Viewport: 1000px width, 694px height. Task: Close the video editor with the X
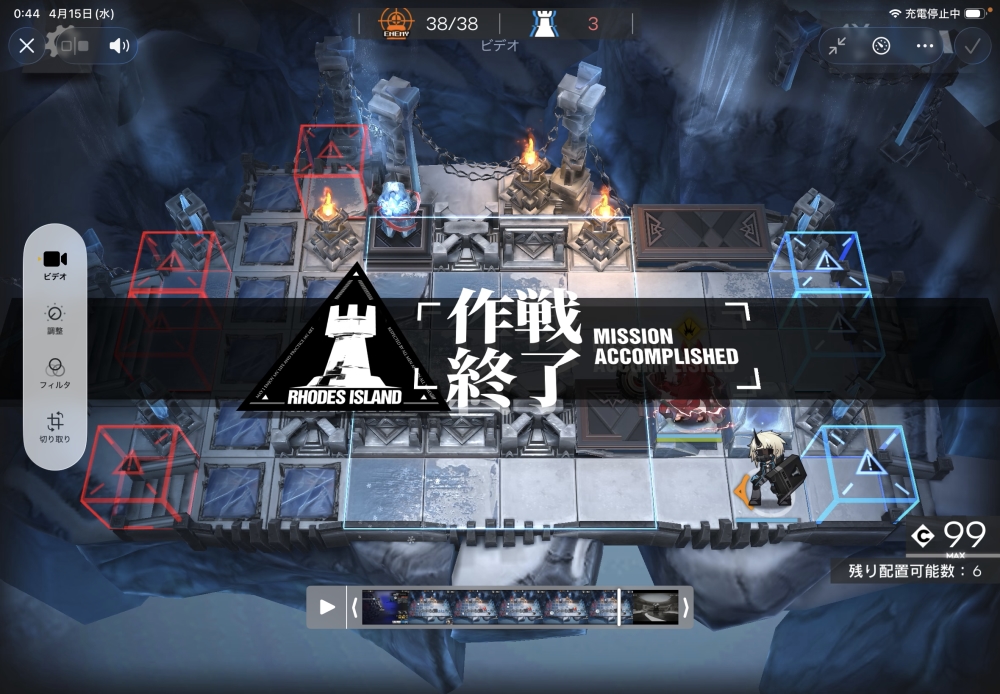click(x=27, y=45)
